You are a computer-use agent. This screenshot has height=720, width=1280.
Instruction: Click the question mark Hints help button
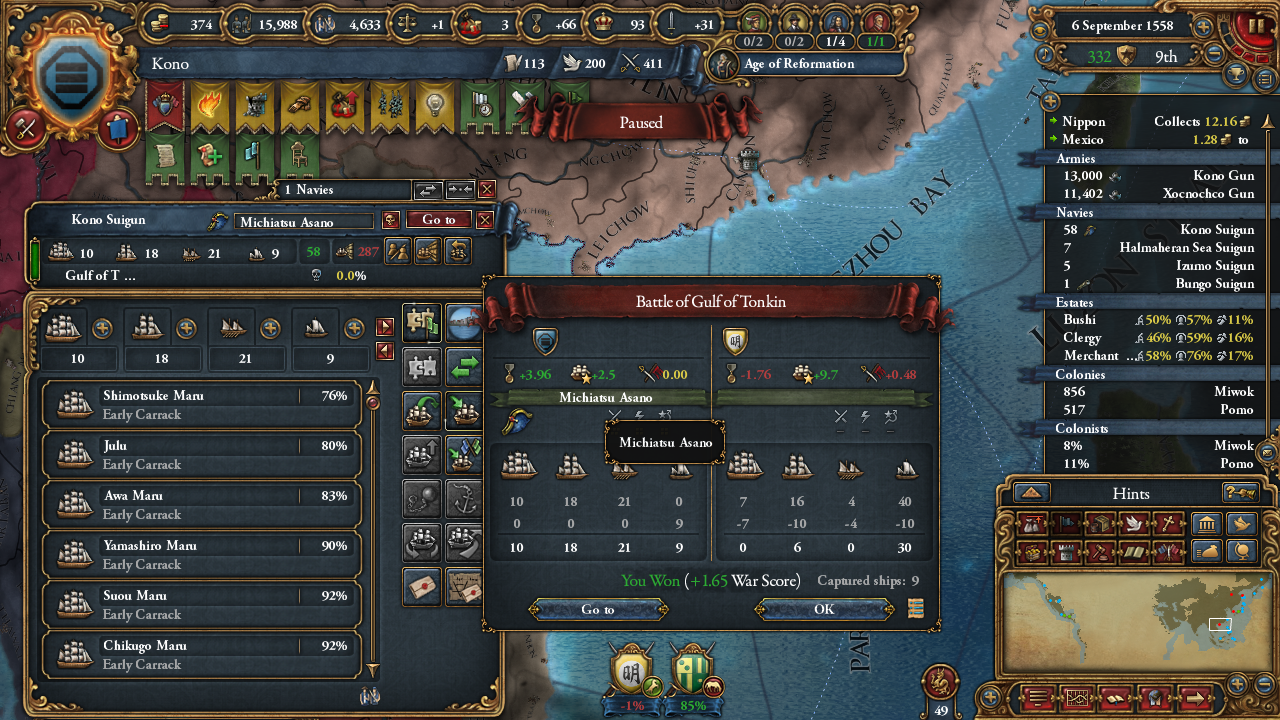1241,493
